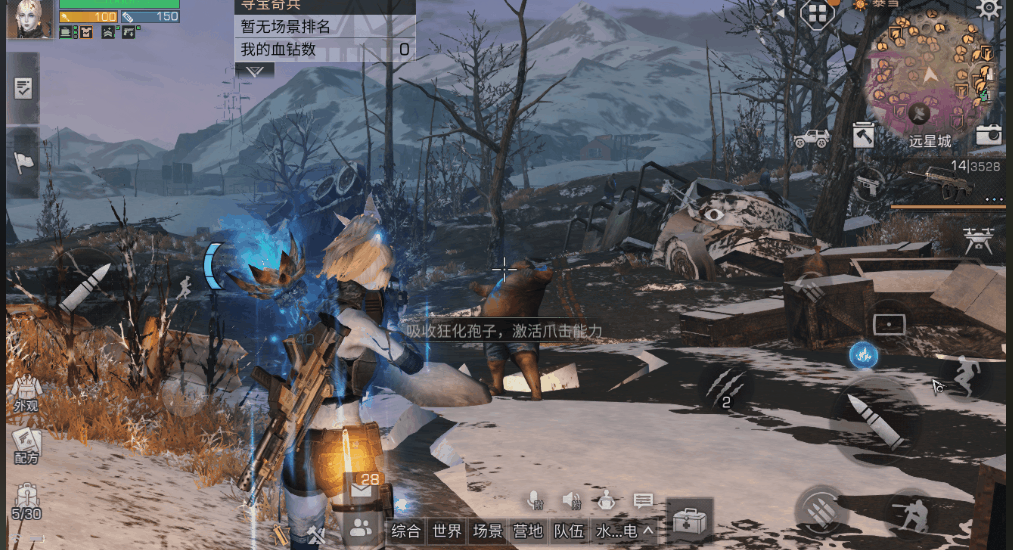The image size is (1013, 550).
Task: Open the settings gear icon
Action: (989, 10)
